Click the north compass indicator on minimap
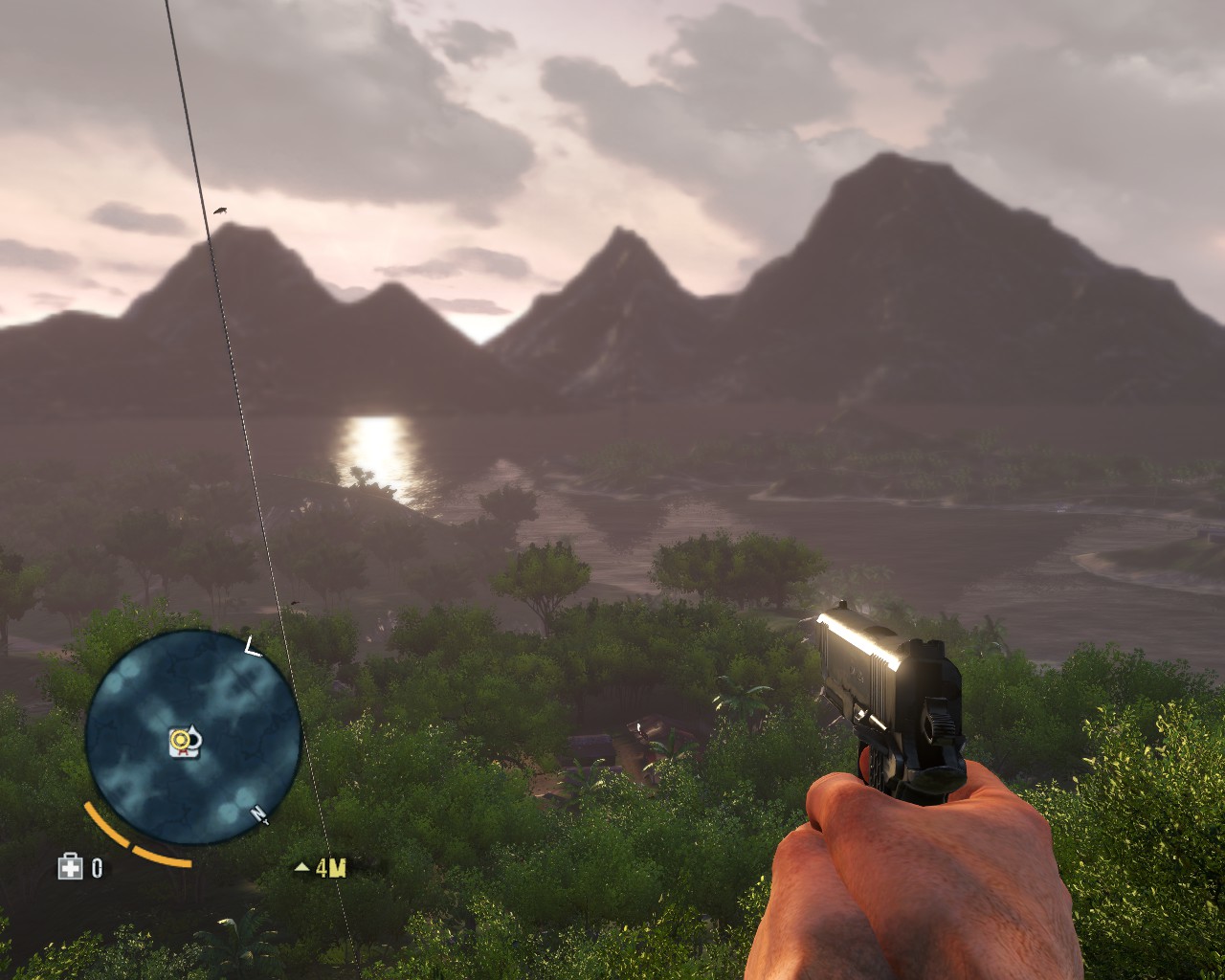This screenshot has width=1225, height=980. (258, 814)
